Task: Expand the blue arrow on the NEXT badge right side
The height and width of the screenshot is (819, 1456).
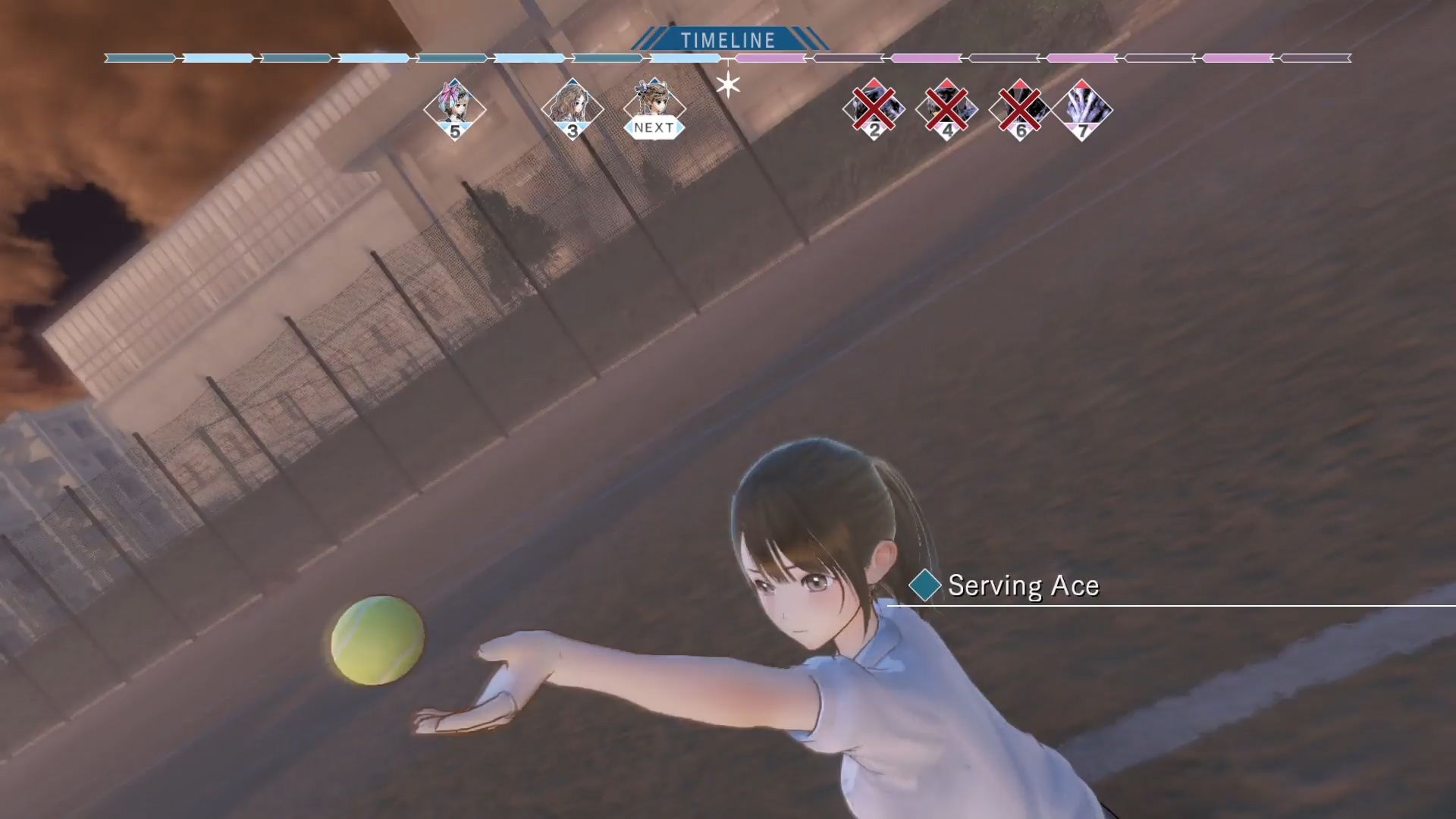Action: [x=677, y=126]
